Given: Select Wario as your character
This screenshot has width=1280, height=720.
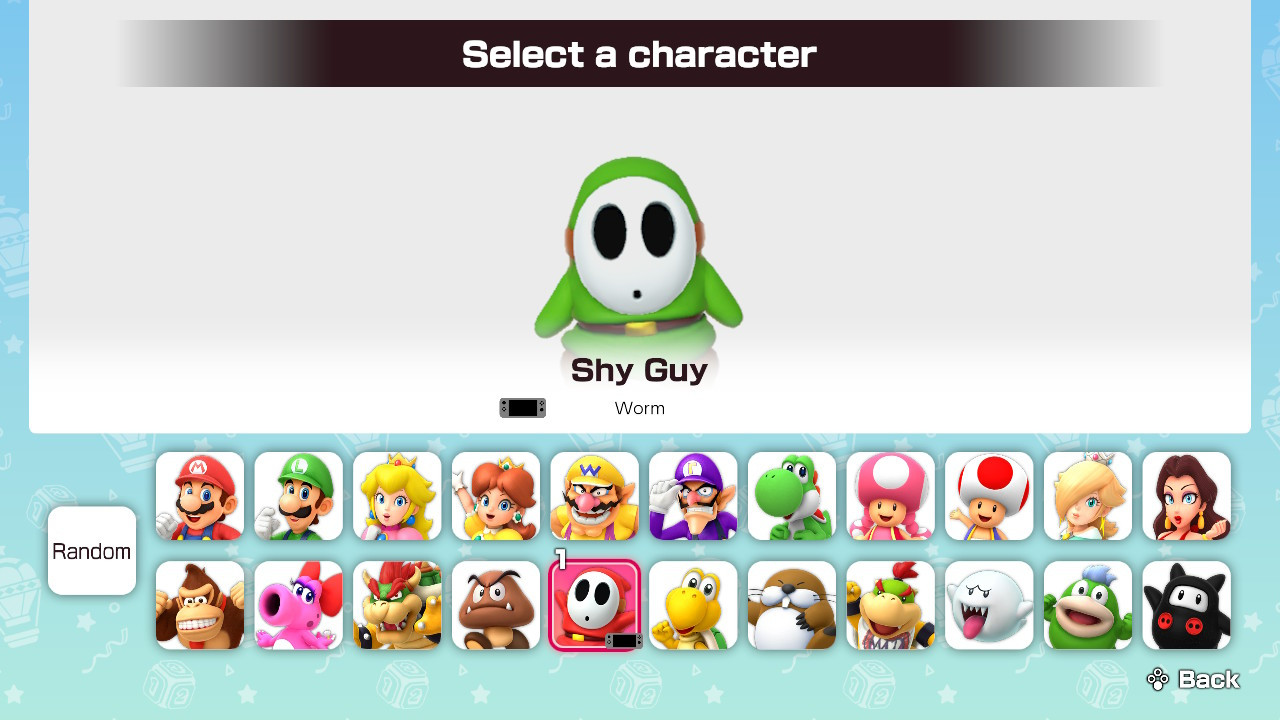Looking at the screenshot, I should point(595,497).
